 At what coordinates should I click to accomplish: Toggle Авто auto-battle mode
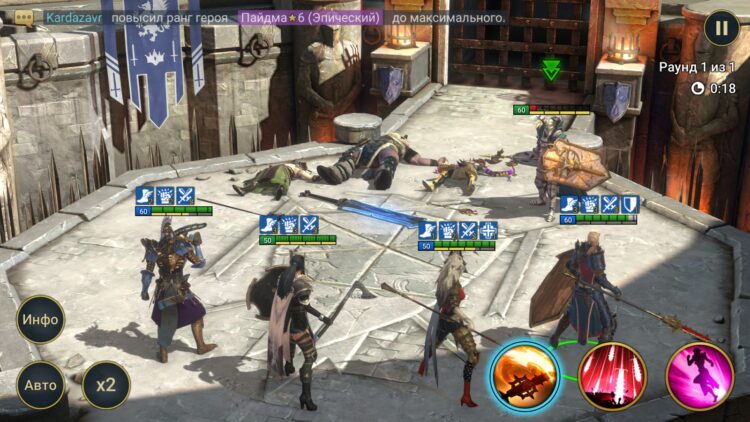(41, 385)
